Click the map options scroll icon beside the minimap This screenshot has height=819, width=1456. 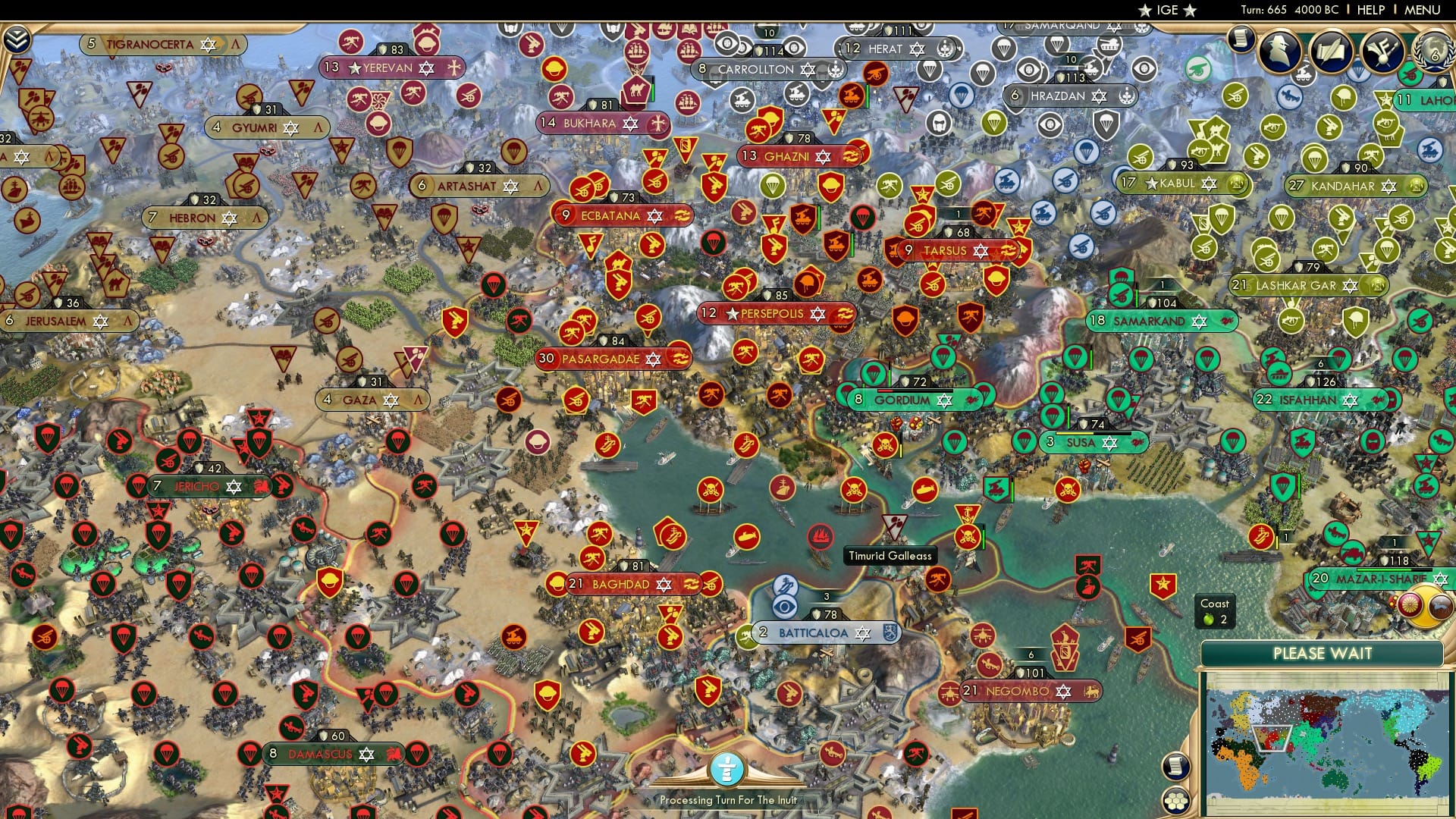pyautogui.click(x=1176, y=767)
